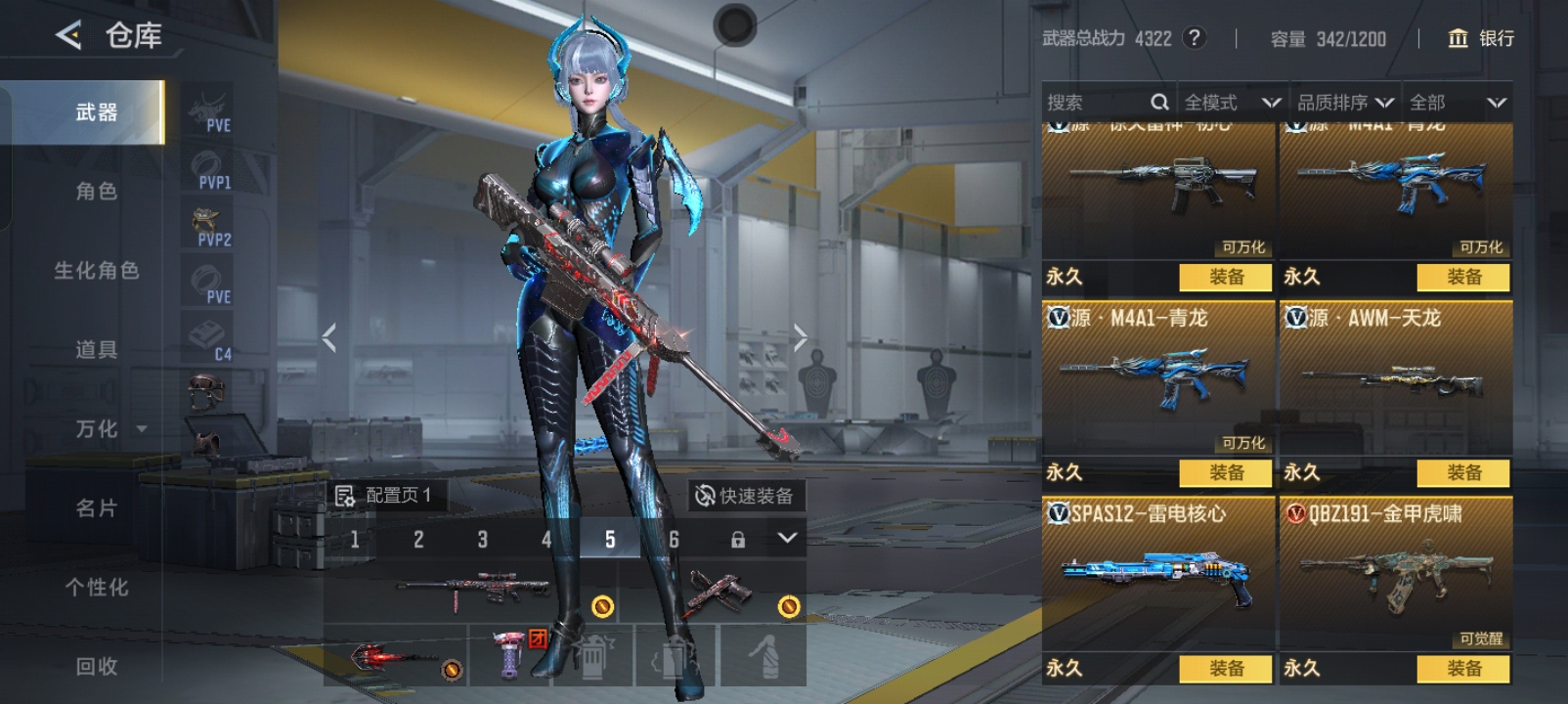Screen dimensions: 1568x704
Task: Open the 全模式 mode dropdown
Action: 1231,103
